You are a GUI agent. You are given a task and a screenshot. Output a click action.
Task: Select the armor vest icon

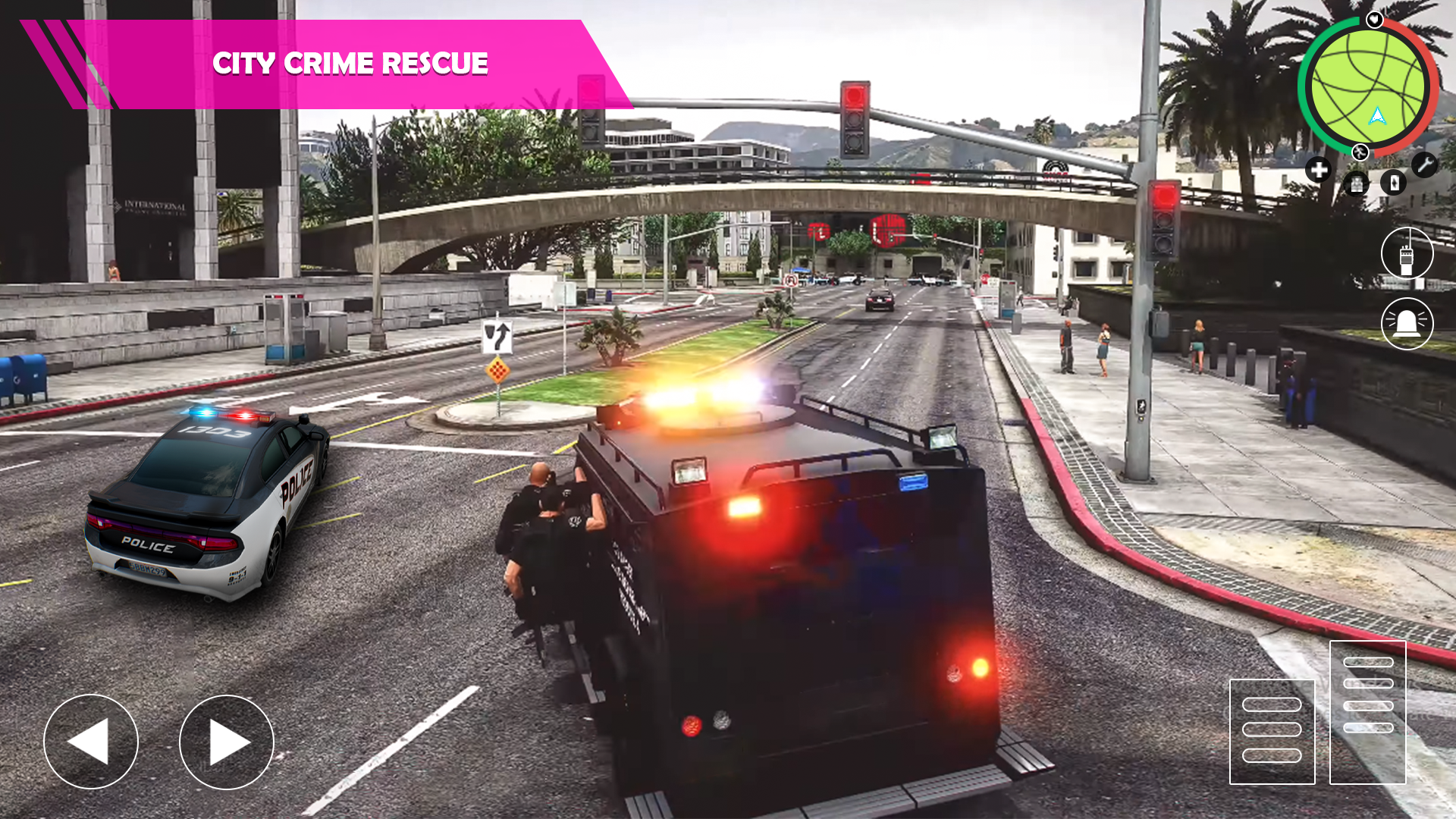(x=1356, y=183)
